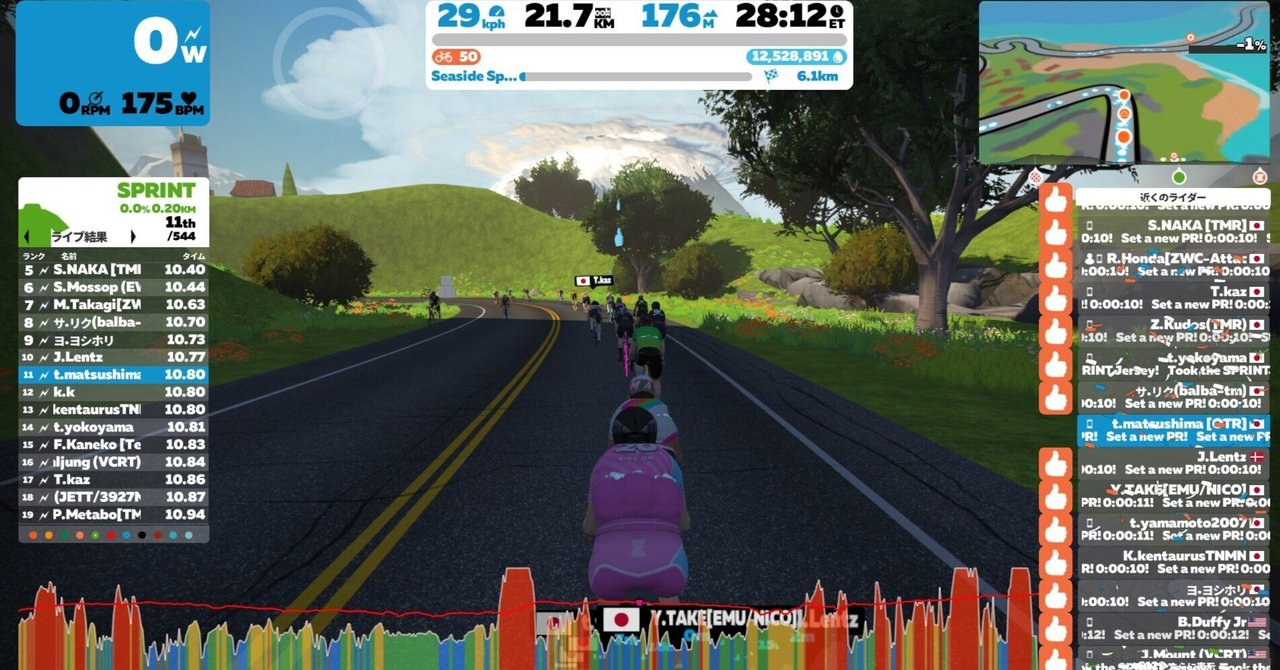Show the previous sprint results page arrow

[x=26, y=237]
